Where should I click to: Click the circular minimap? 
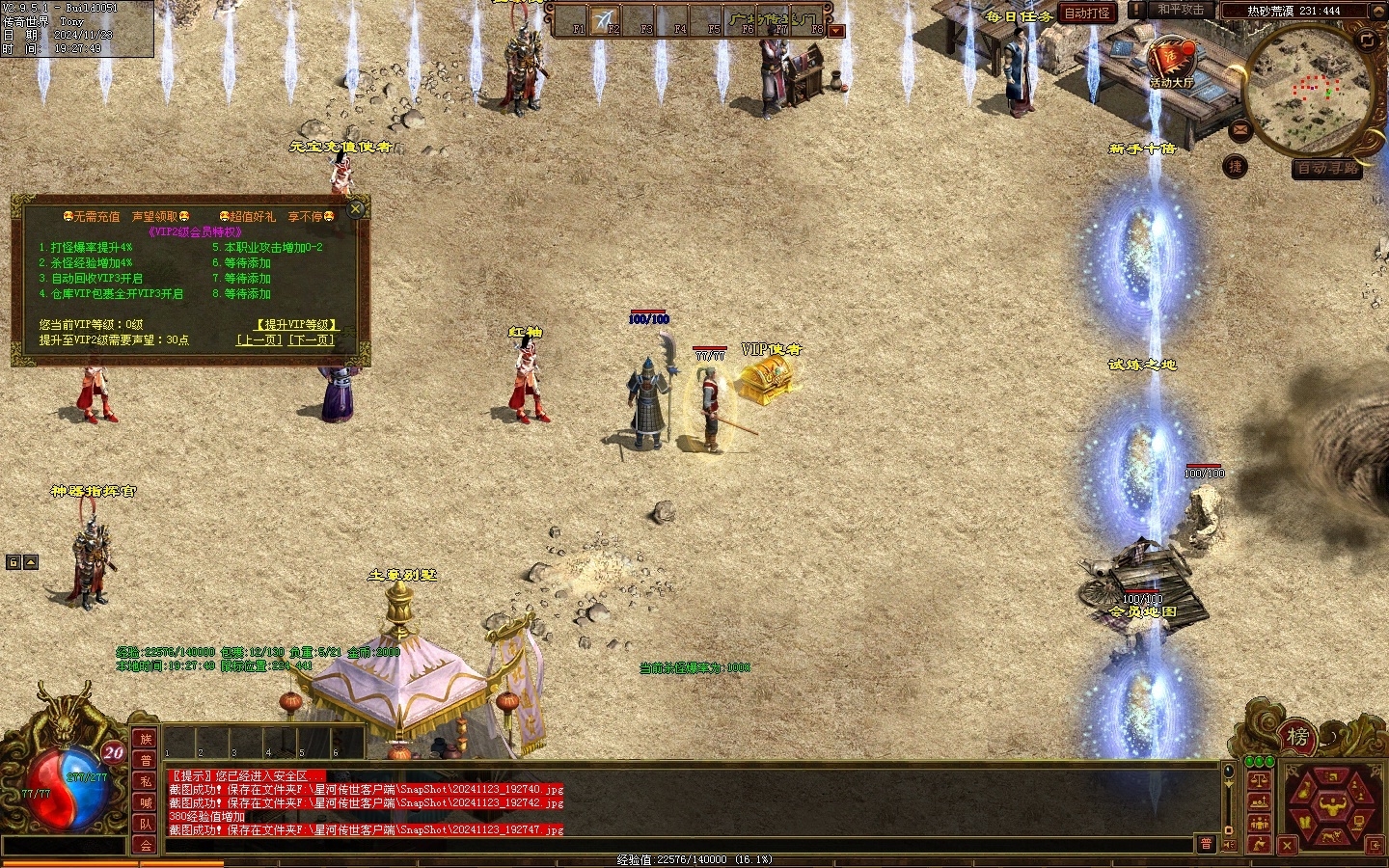pos(1308,91)
